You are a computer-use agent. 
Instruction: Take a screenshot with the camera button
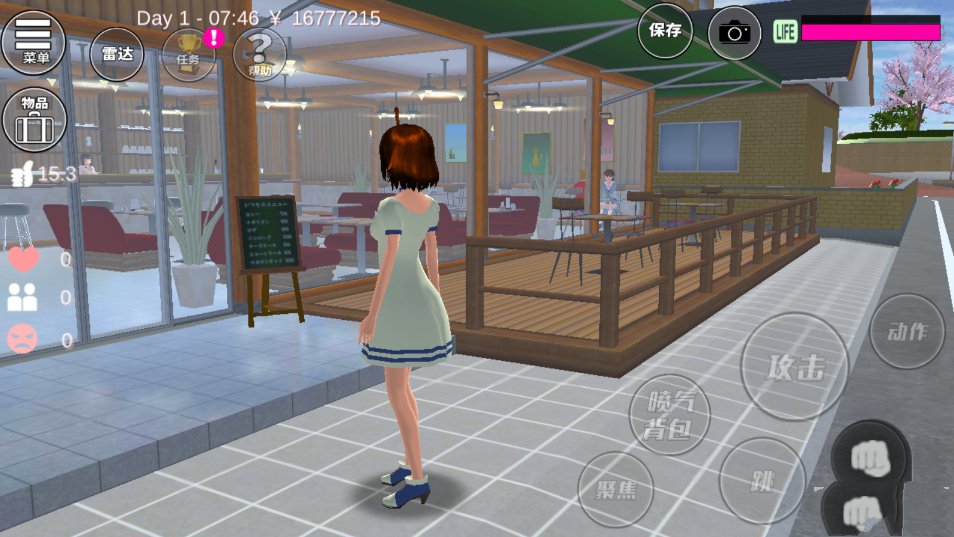click(x=735, y=32)
